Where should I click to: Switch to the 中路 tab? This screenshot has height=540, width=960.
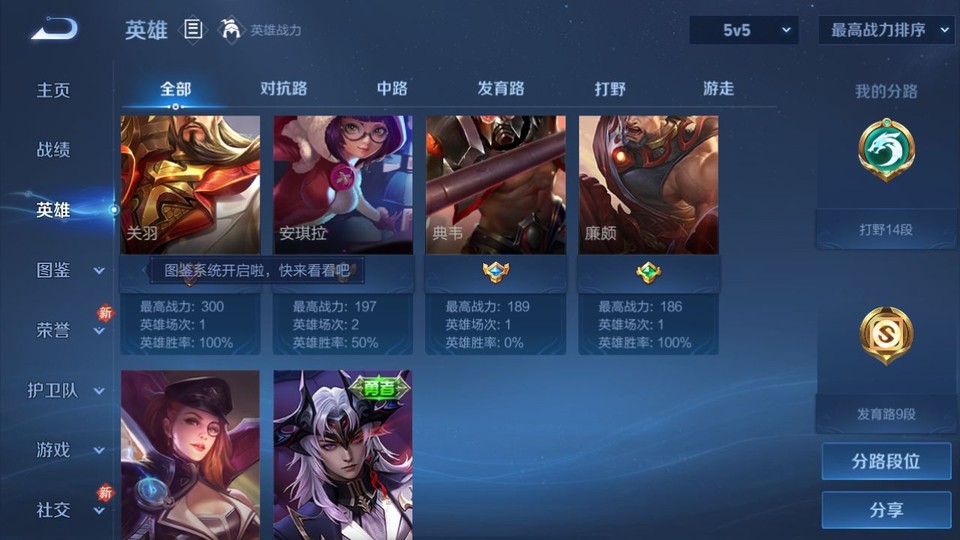[x=392, y=88]
